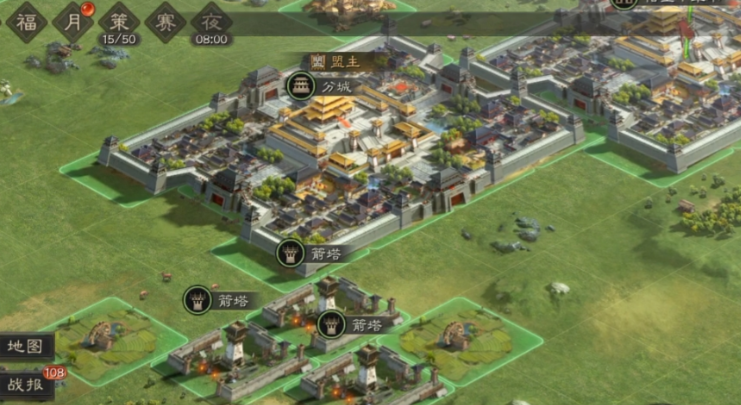The height and width of the screenshot is (405, 741).
Task: Select the 分城 sub-city label
Action: point(320,87)
